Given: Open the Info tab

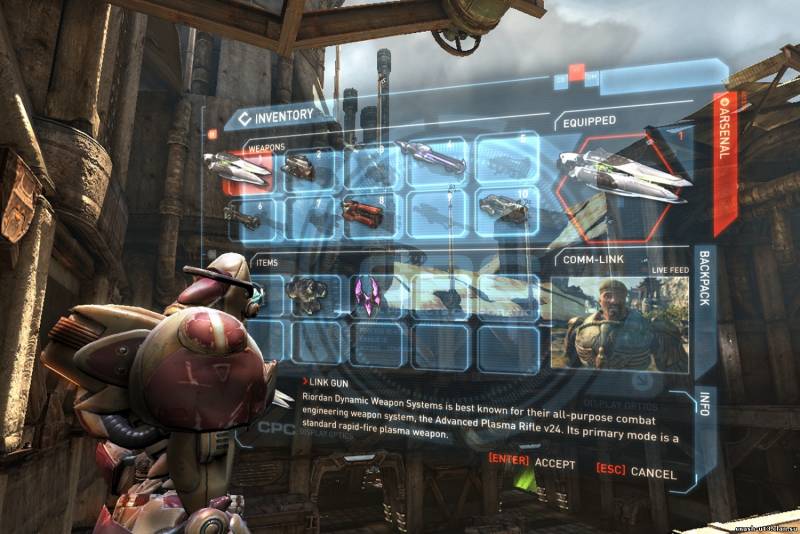Looking at the screenshot, I should point(705,405).
